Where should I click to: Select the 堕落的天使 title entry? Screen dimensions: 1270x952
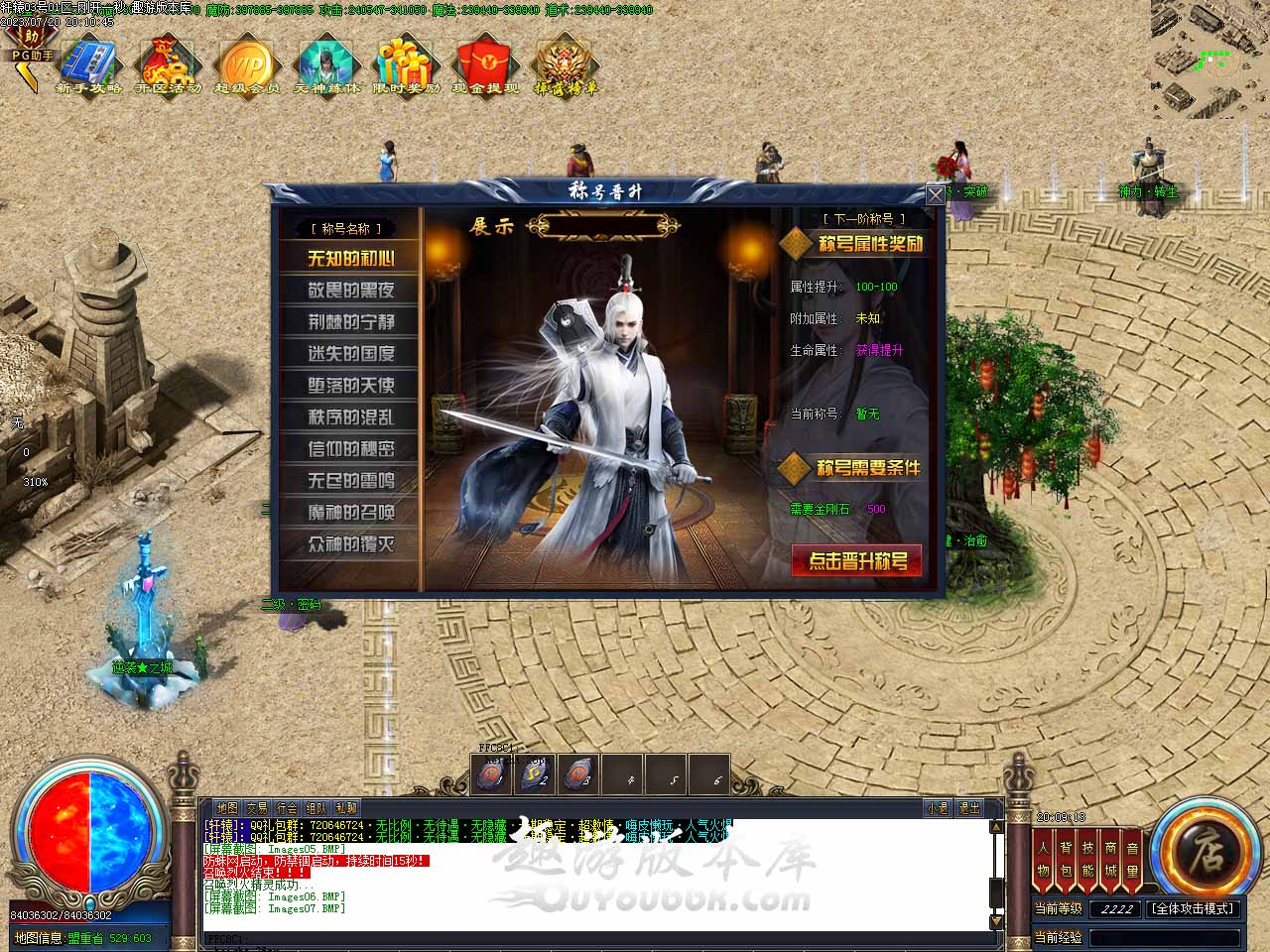point(350,386)
